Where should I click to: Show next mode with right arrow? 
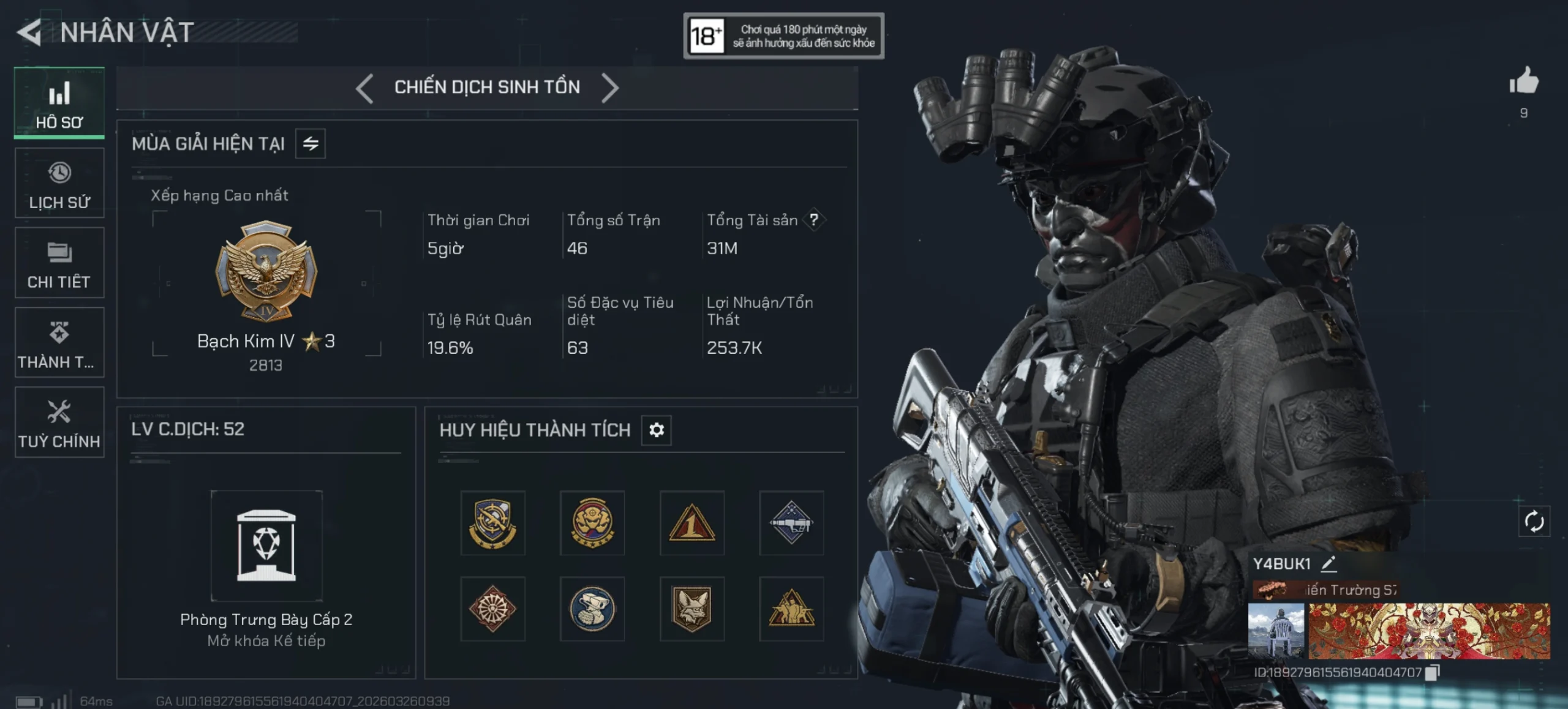coord(610,88)
